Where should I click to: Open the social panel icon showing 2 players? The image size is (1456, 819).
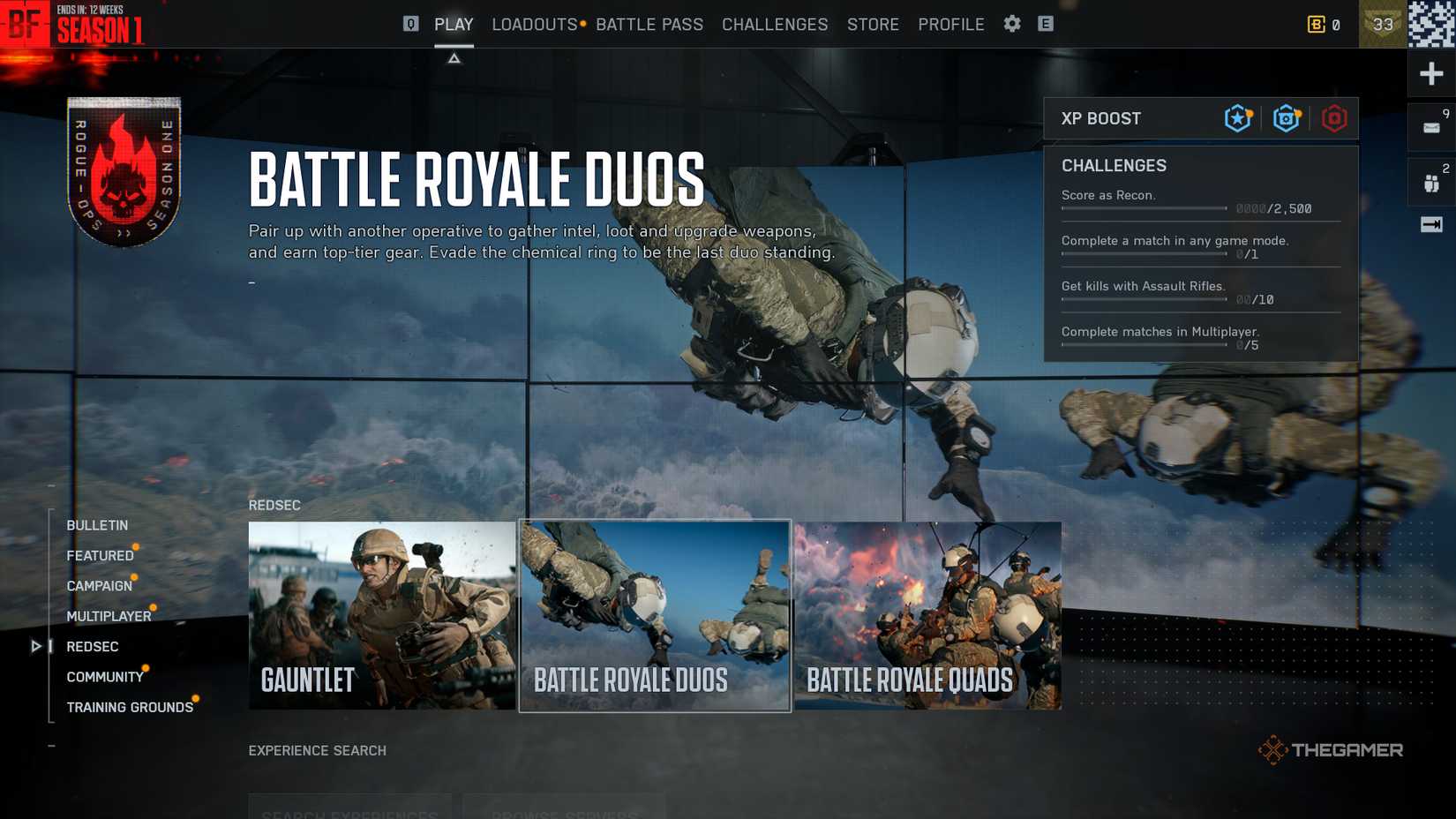point(1431,179)
